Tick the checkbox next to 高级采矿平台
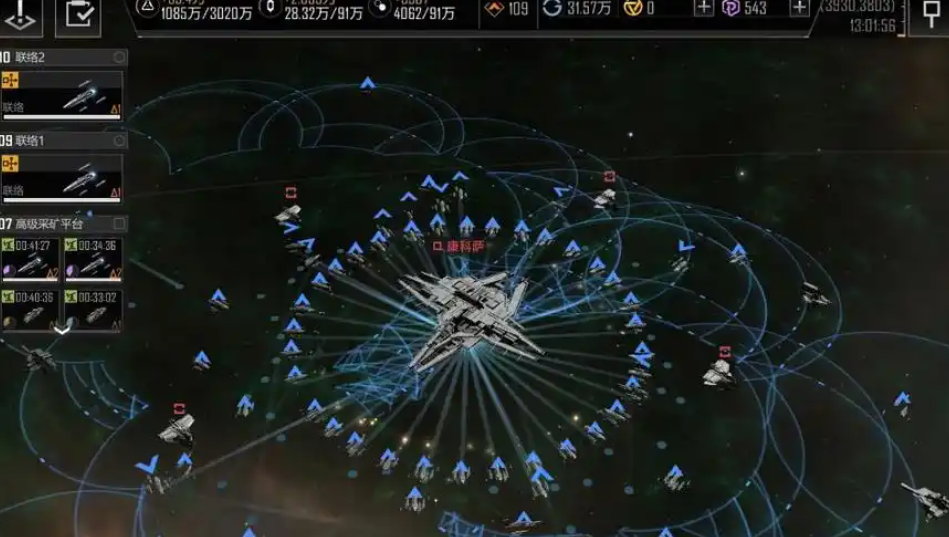The width and height of the screenshot is (949, 537). 119,224
